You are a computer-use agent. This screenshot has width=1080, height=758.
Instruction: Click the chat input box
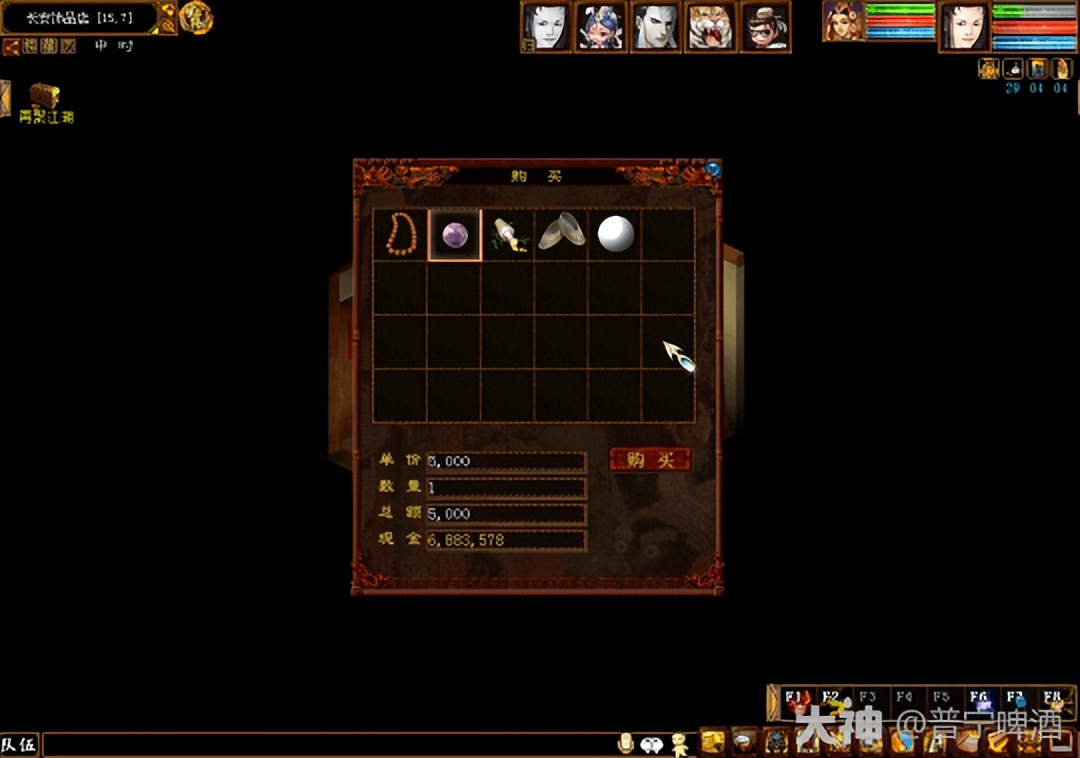[x=330, y=745]
